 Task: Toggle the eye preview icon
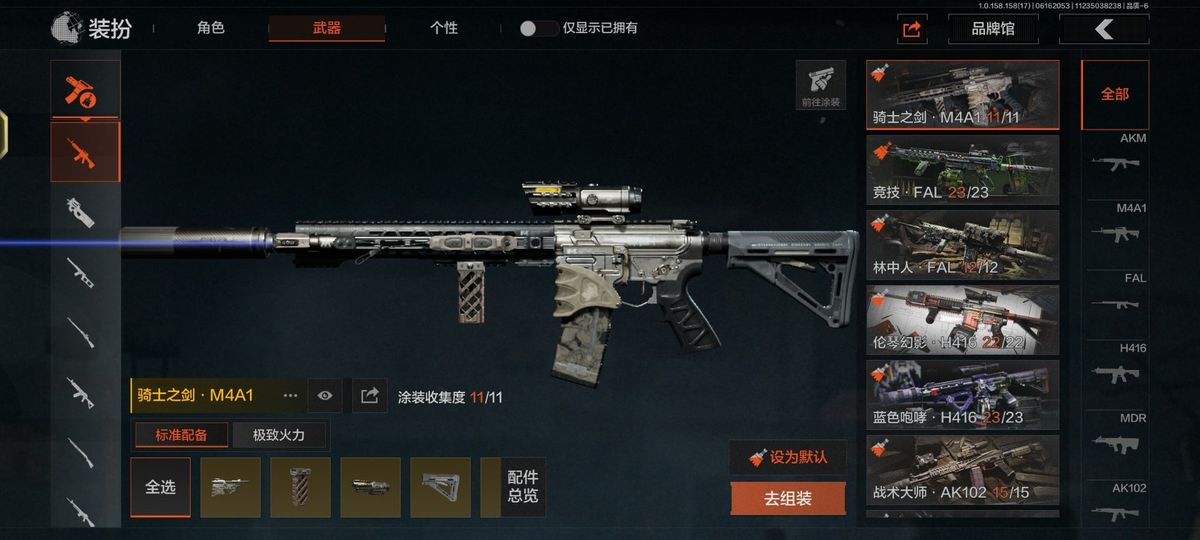pos(325,396)
